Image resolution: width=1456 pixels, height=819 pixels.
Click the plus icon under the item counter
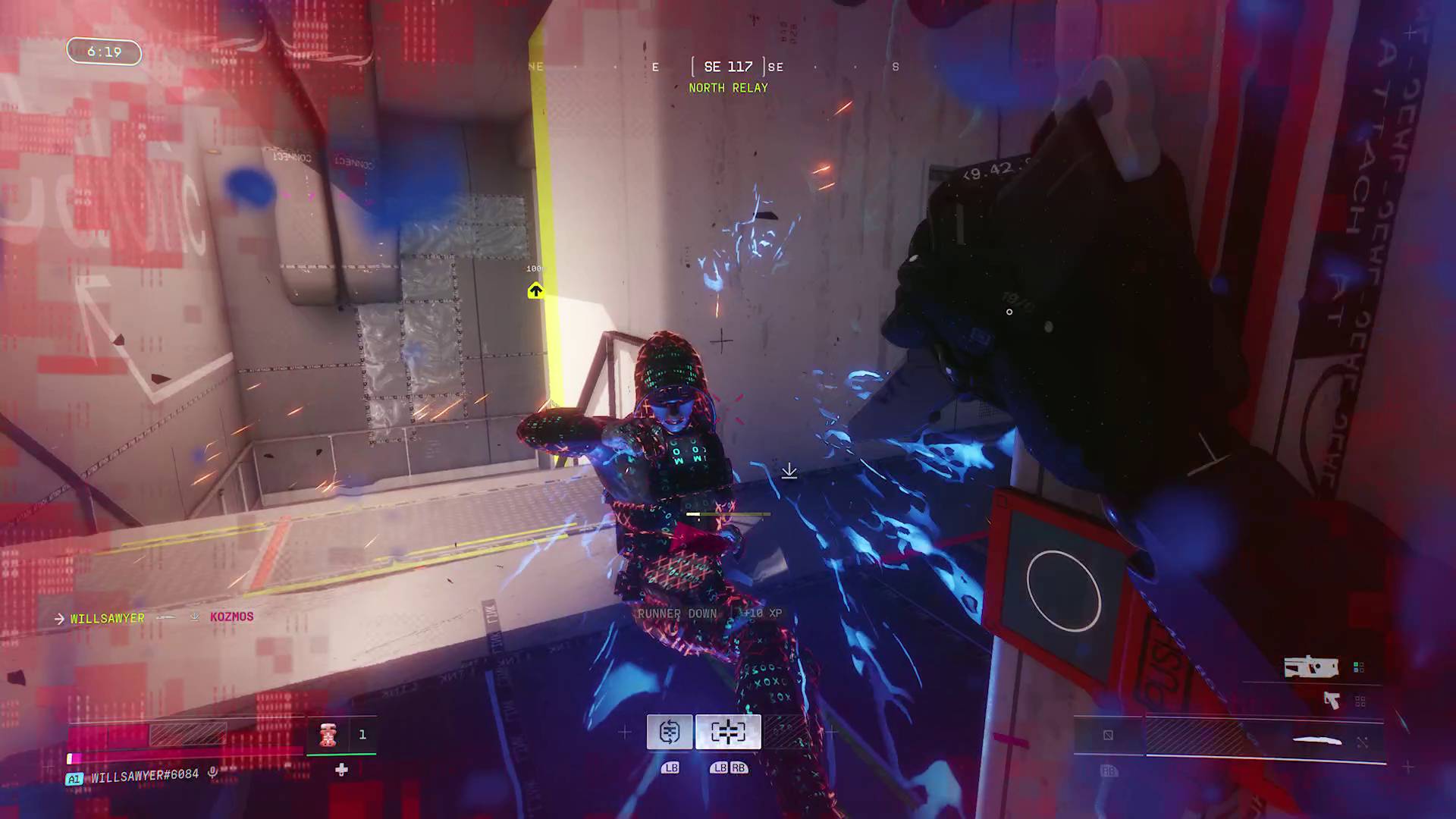tap(340, 770)
